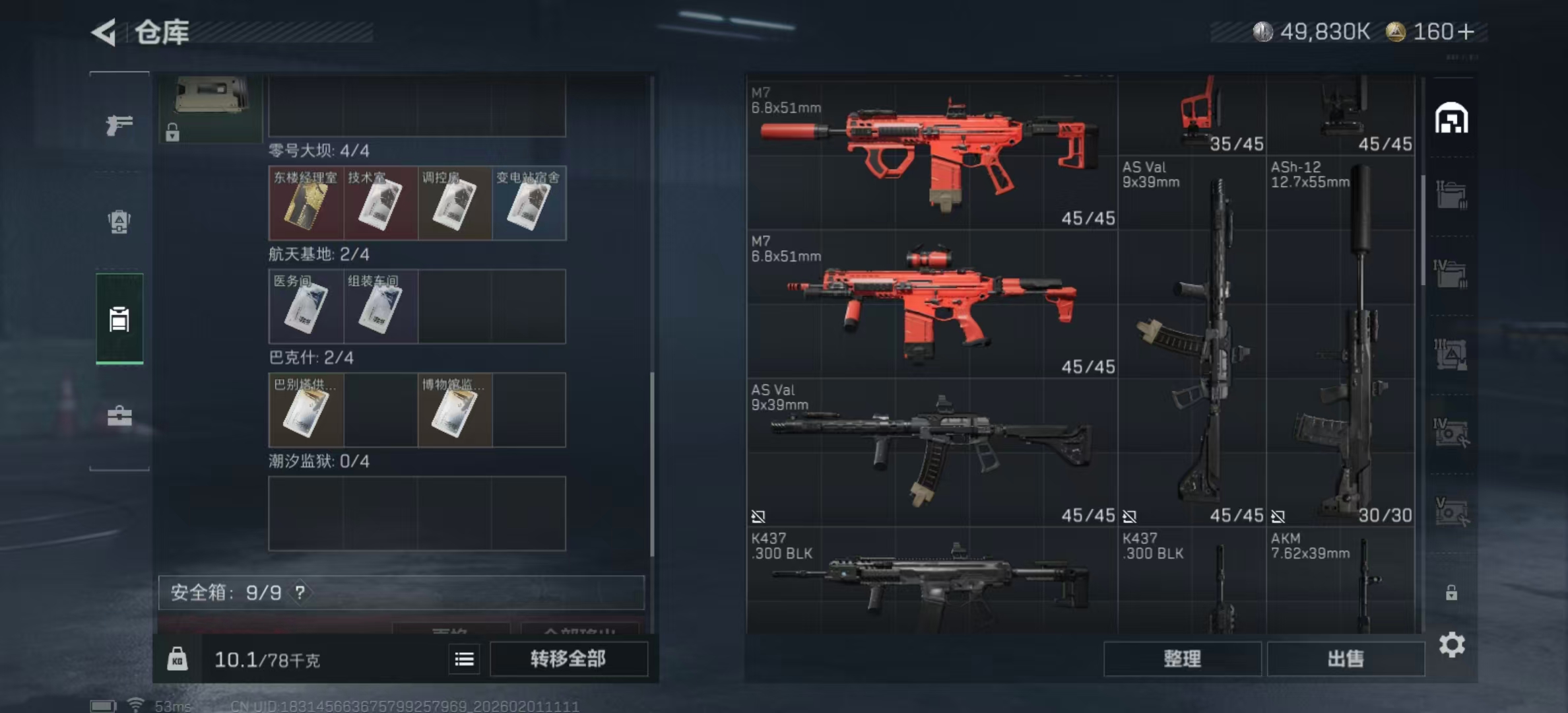Screen dimensions: 1568x713
Task: Click the 转移全部 button
Action: pyautogui.click(x=568, y=659)
